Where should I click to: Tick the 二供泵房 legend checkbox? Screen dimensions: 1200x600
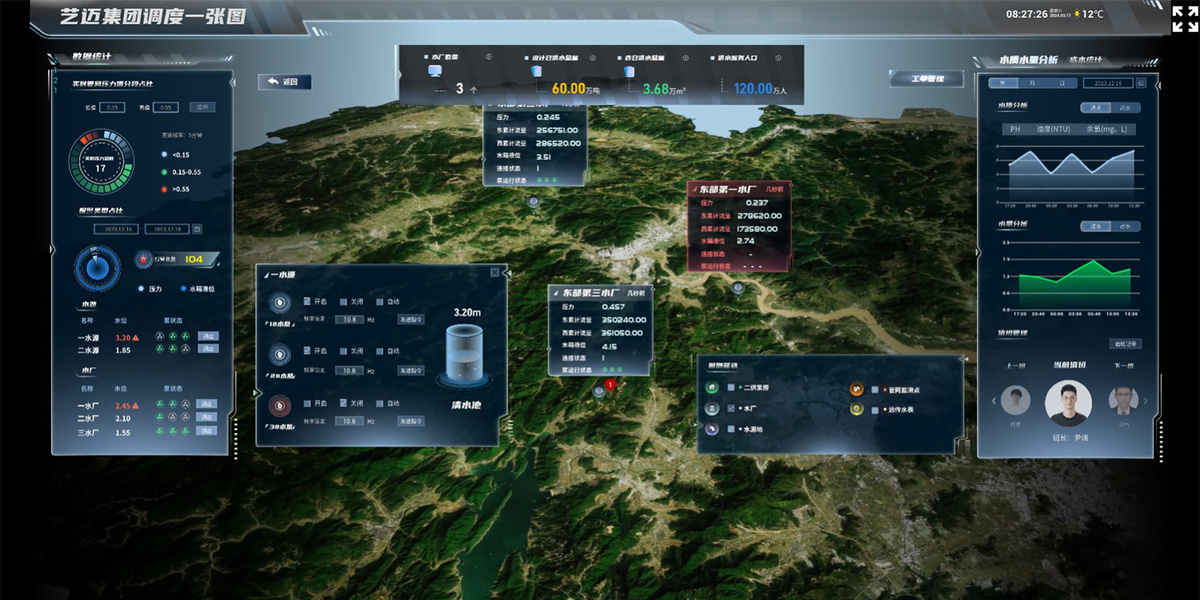coord(732,388)
